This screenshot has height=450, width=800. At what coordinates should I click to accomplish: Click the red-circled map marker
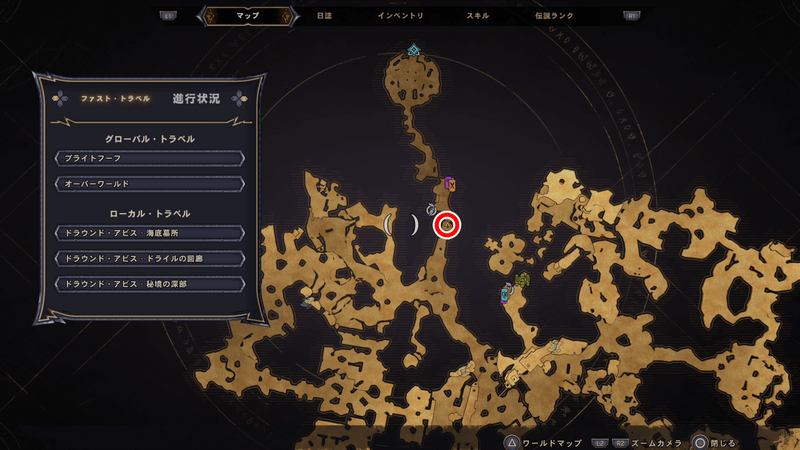point(447,226)
